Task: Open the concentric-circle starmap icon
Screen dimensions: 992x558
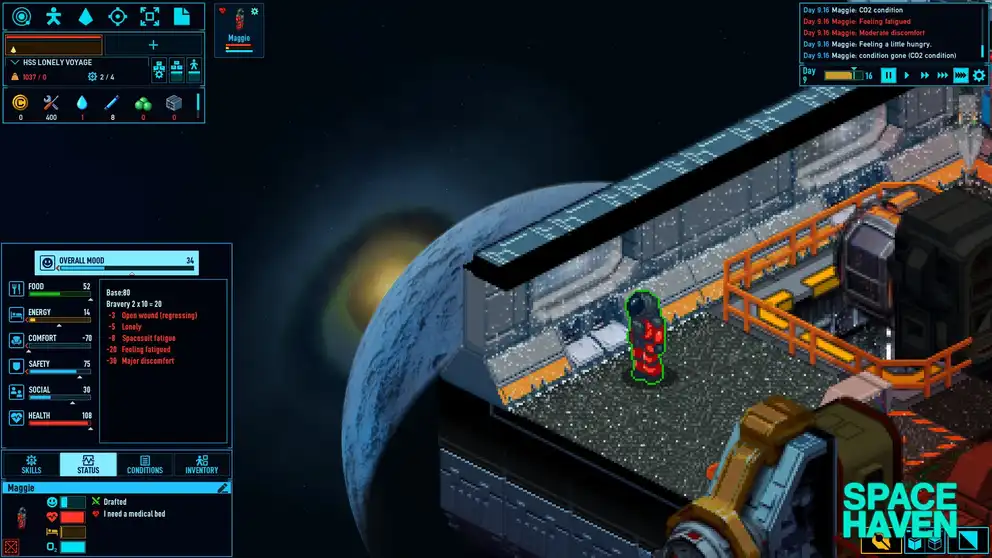Action: (x=22, y=16)
